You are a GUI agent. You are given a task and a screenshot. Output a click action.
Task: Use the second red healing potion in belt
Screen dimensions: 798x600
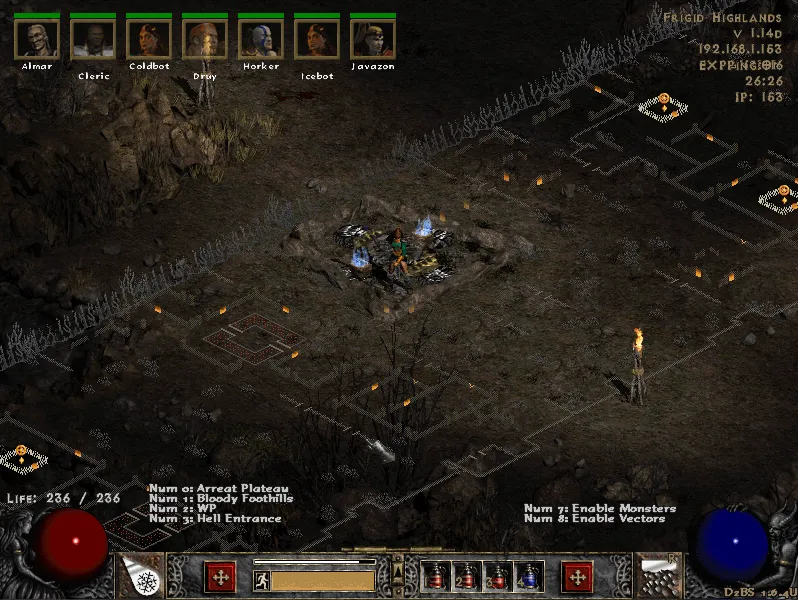467,577
